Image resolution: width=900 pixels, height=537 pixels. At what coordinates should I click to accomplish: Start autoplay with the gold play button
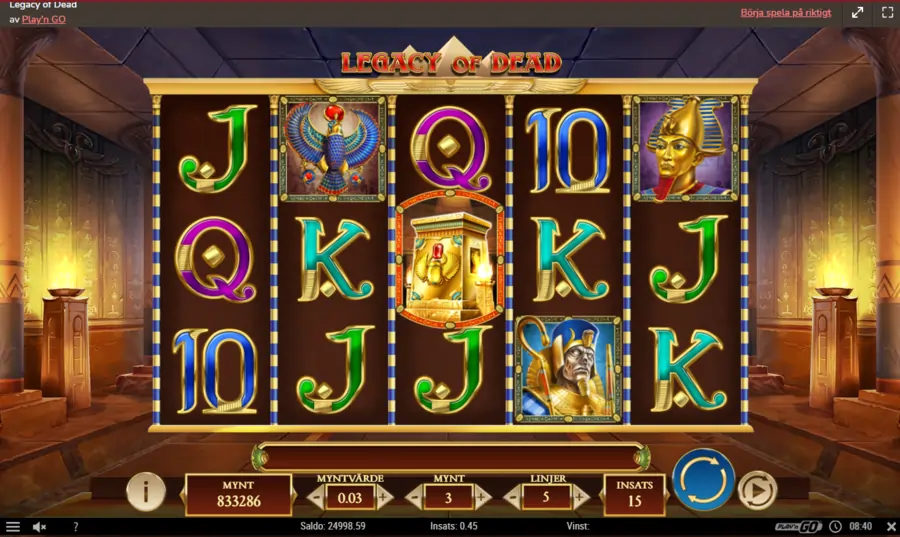pyautogui.click(x=757, y=490)
